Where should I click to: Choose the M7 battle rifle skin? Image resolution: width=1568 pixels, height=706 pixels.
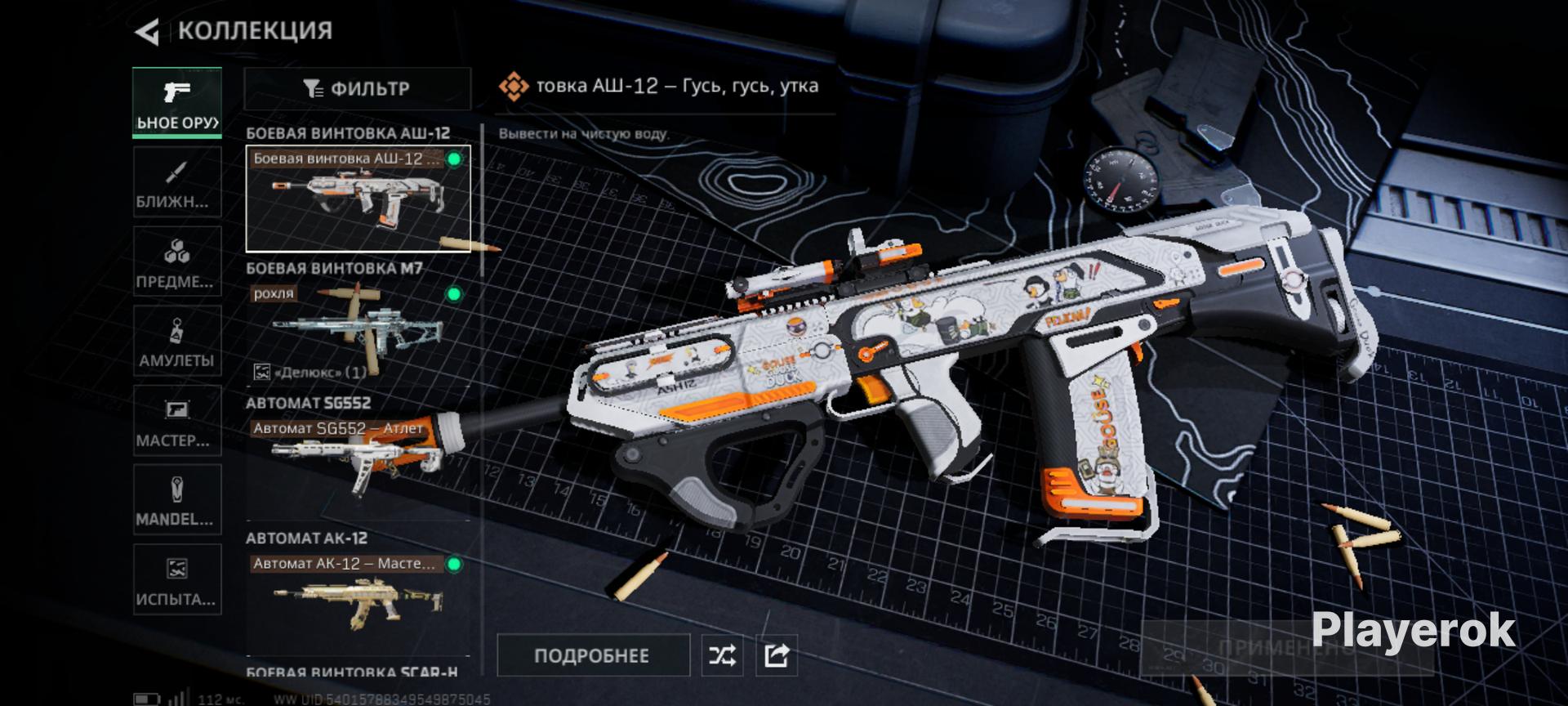coord(358,333)
